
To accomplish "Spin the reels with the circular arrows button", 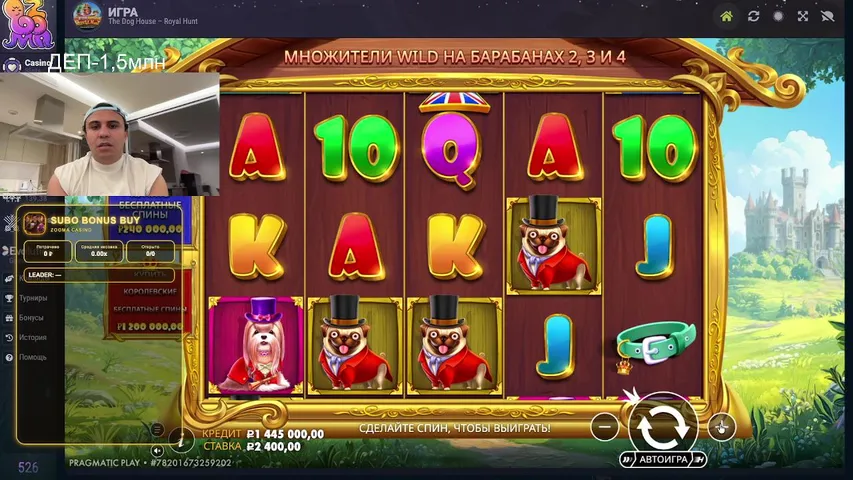I will [x=662, y=426].
